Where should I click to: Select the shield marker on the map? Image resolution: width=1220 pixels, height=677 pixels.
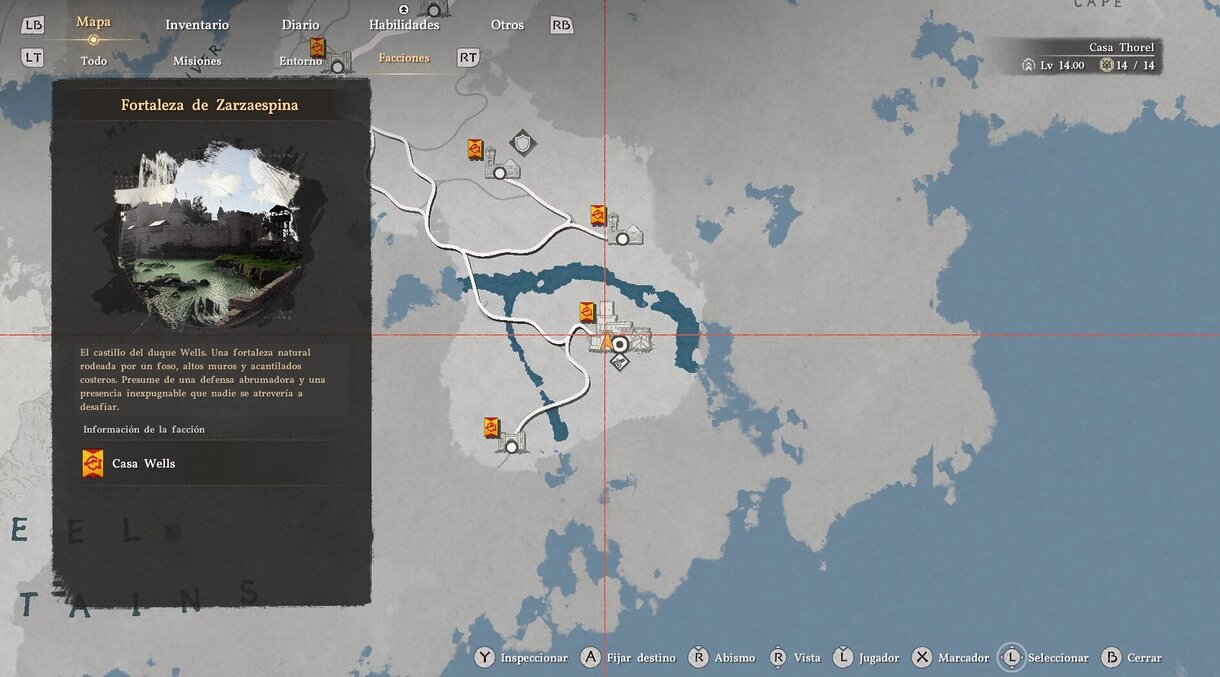522,142
